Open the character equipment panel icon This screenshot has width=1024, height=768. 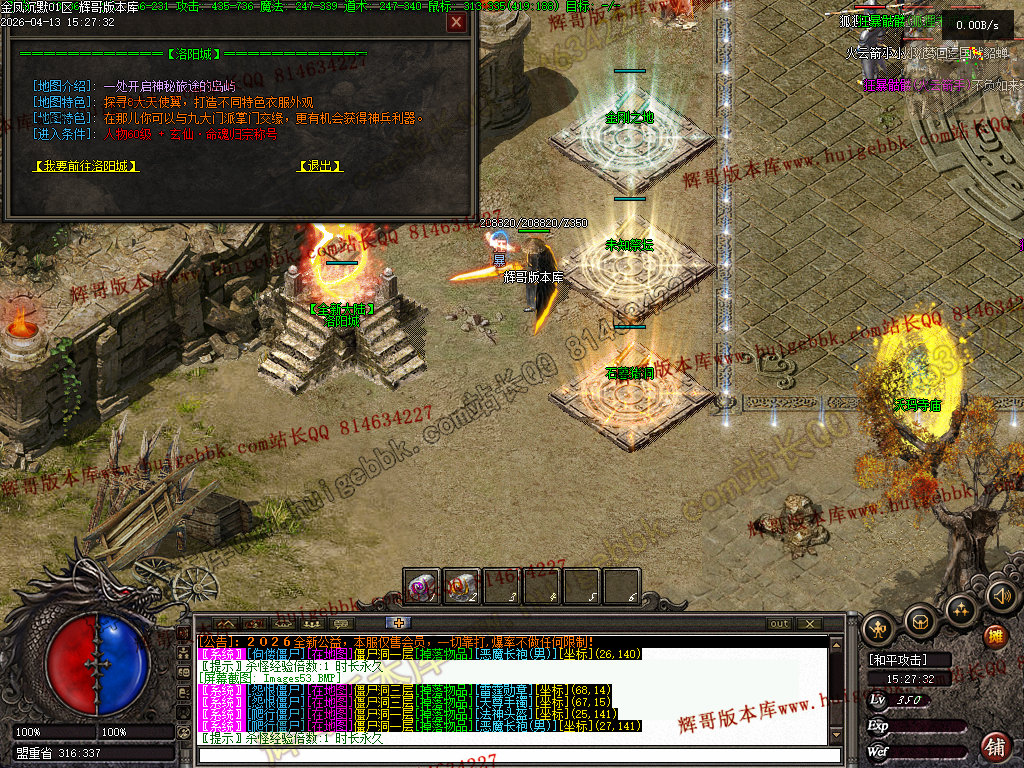(x=879, y=628)
